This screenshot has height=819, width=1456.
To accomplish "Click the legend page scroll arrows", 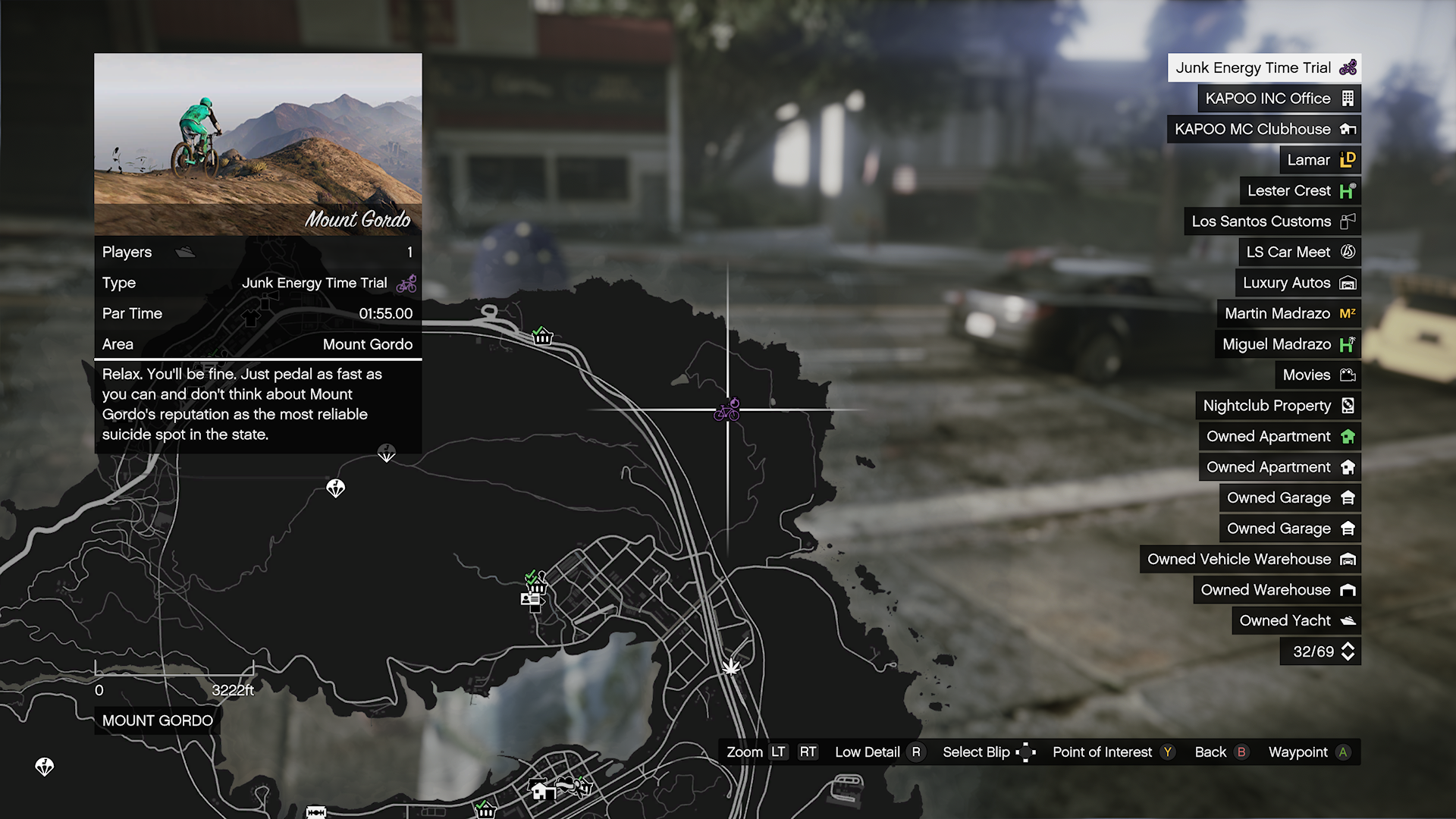I will pos(1348,651).
